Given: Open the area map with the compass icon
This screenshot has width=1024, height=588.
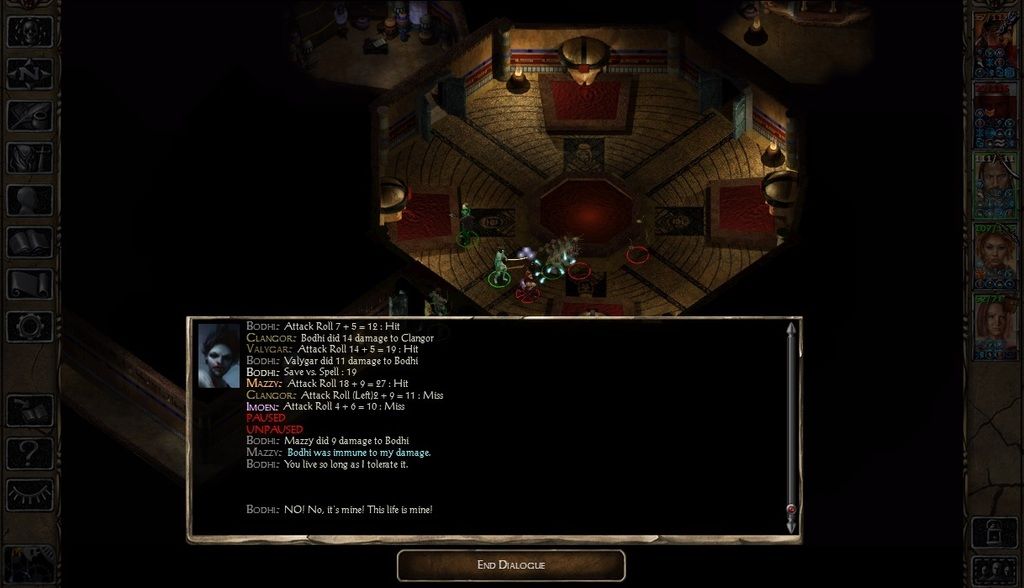Looking at the screenshot, I should (29, 74).
